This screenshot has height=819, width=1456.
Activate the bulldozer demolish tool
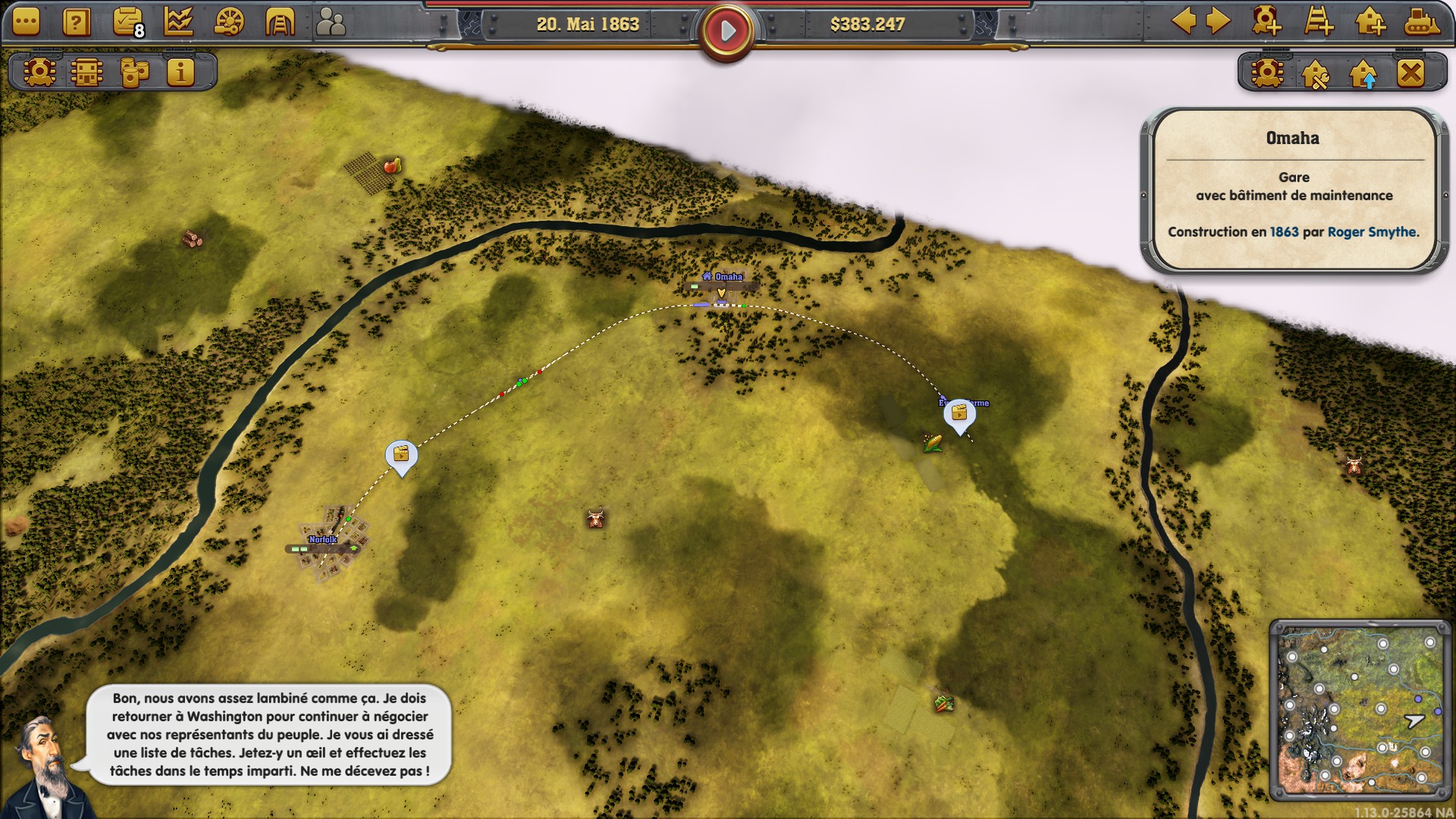(1420, 21)
